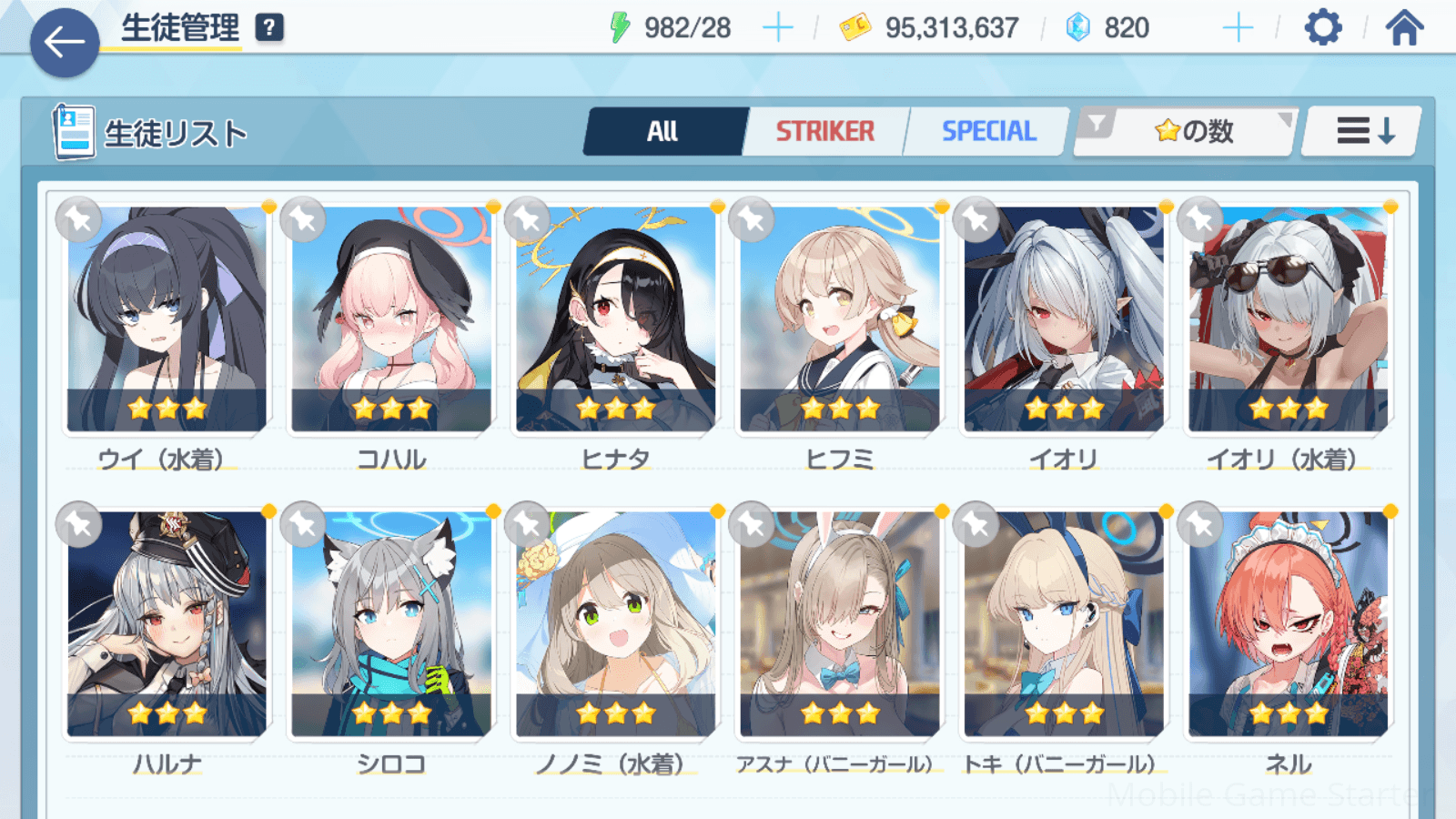1456x819 pixels.
Task: Switch to the SPECIAL tab
Action: pos(988,132)
